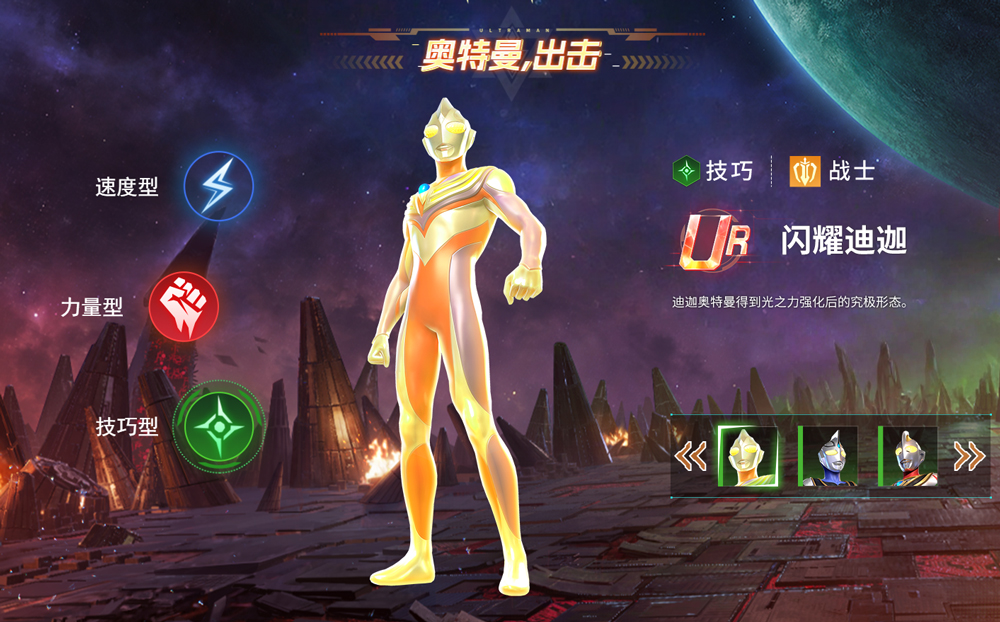Image resolution: width=1000 pixels, height=622 pixels.
Task: Click the left double-arrow in the hero carousel
Action: (690, 456)
